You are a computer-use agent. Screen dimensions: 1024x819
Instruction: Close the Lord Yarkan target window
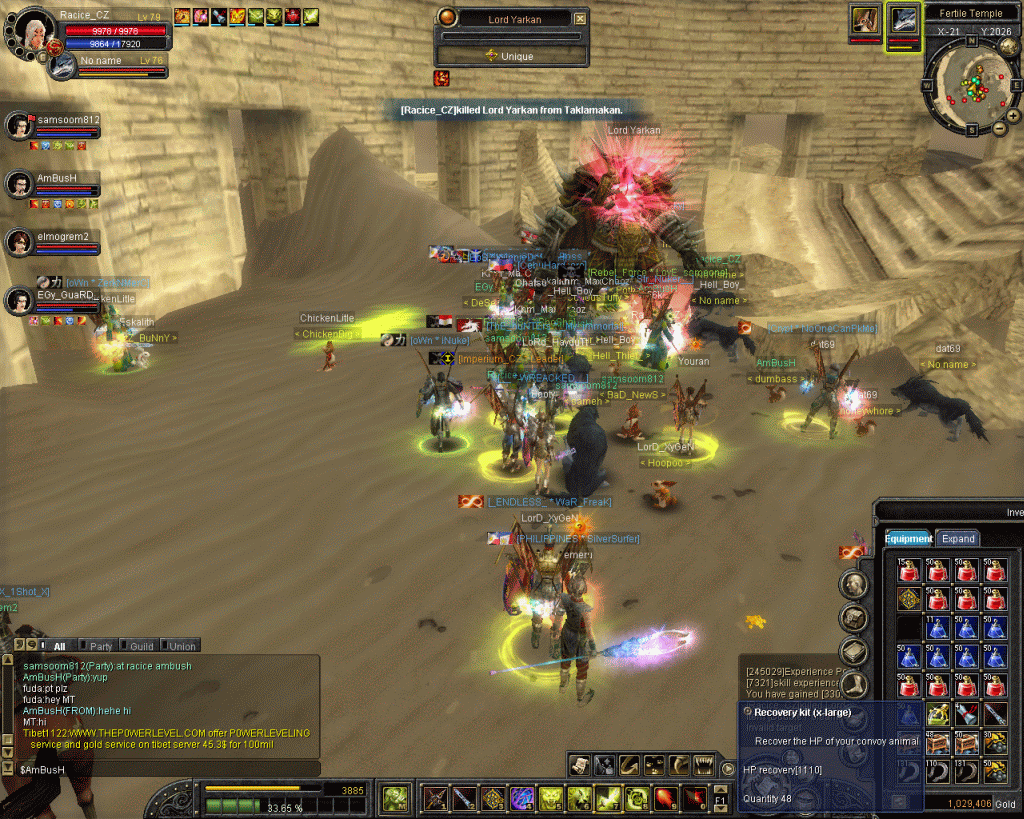tap(580, 18)
